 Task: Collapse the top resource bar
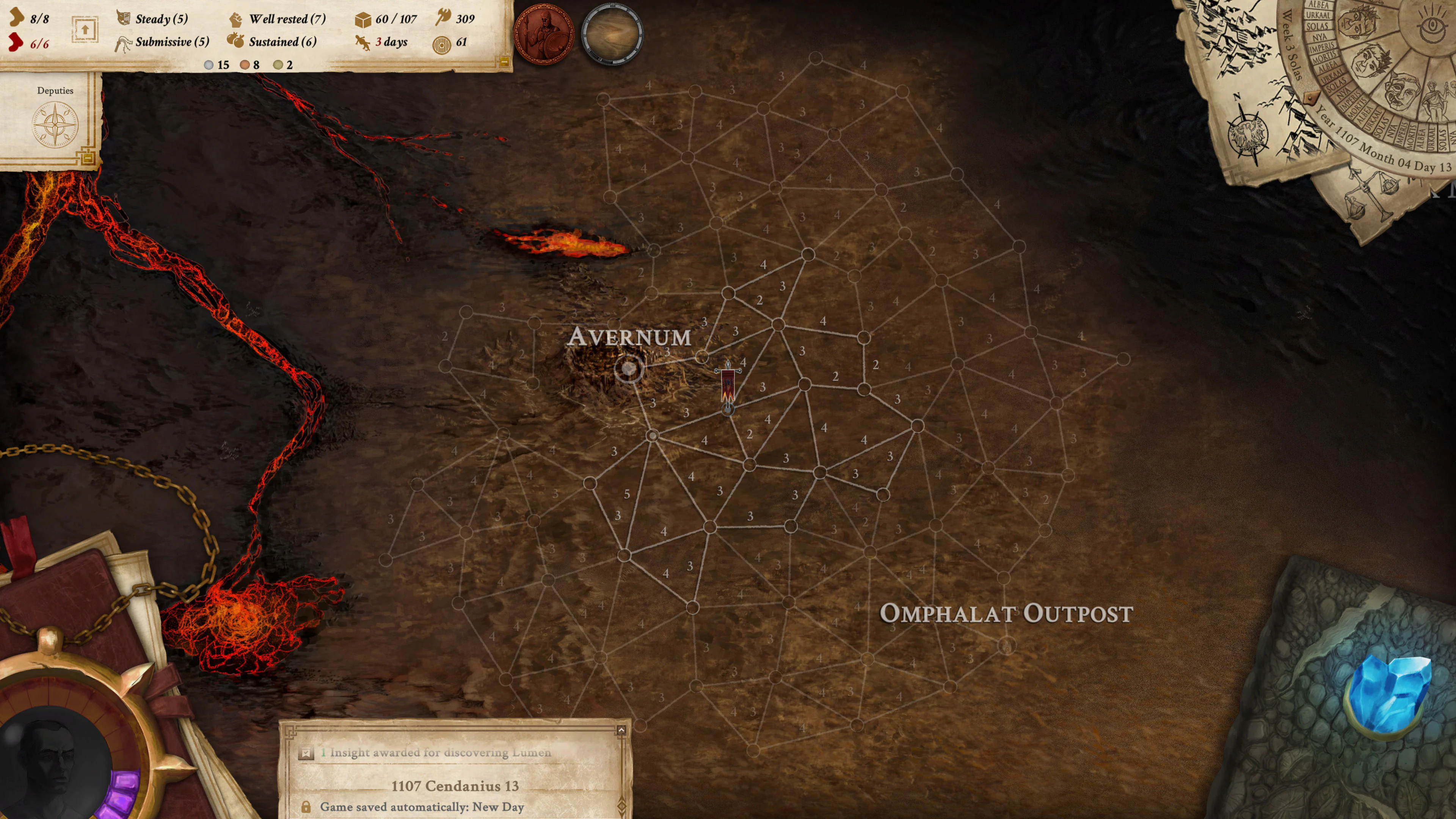coord(504,62)
